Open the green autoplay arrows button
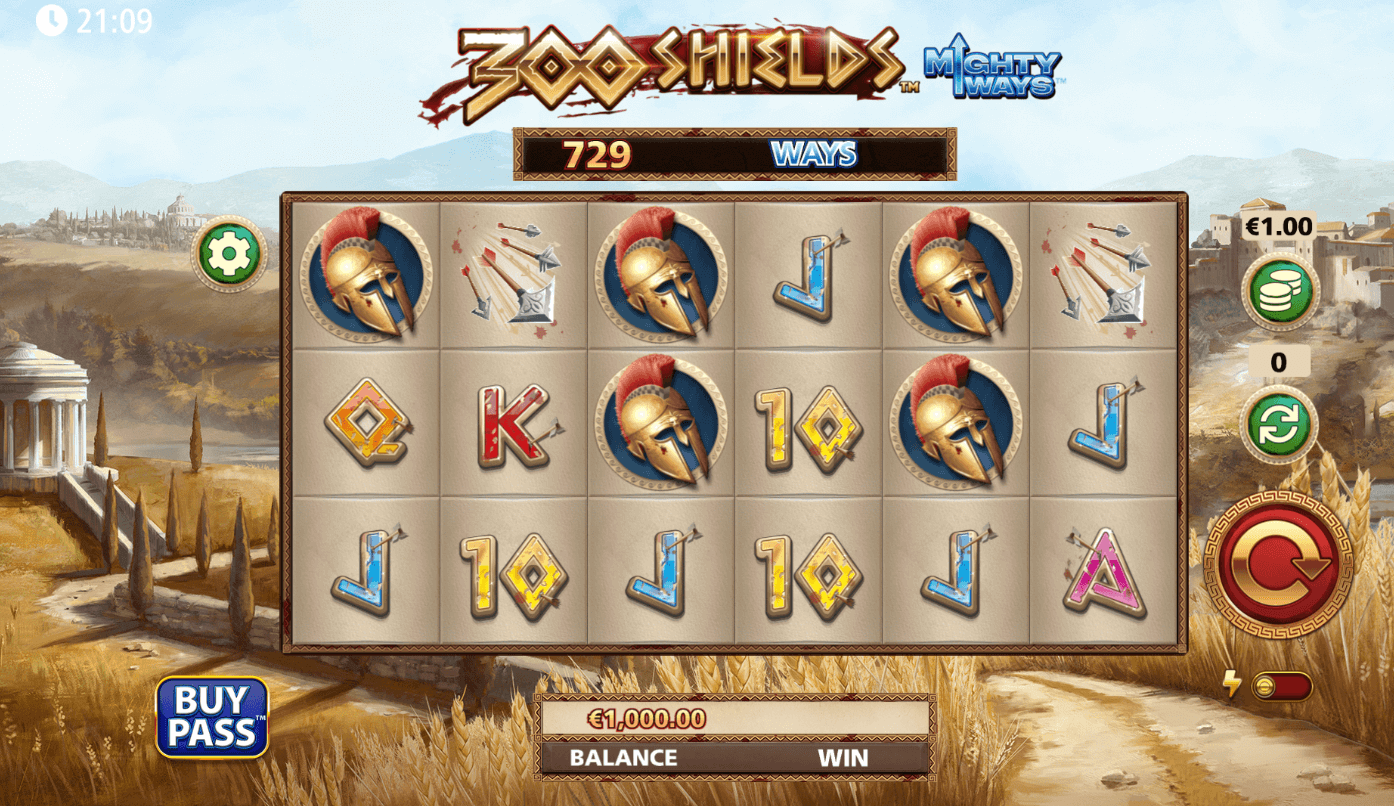 click(1279, 424)
